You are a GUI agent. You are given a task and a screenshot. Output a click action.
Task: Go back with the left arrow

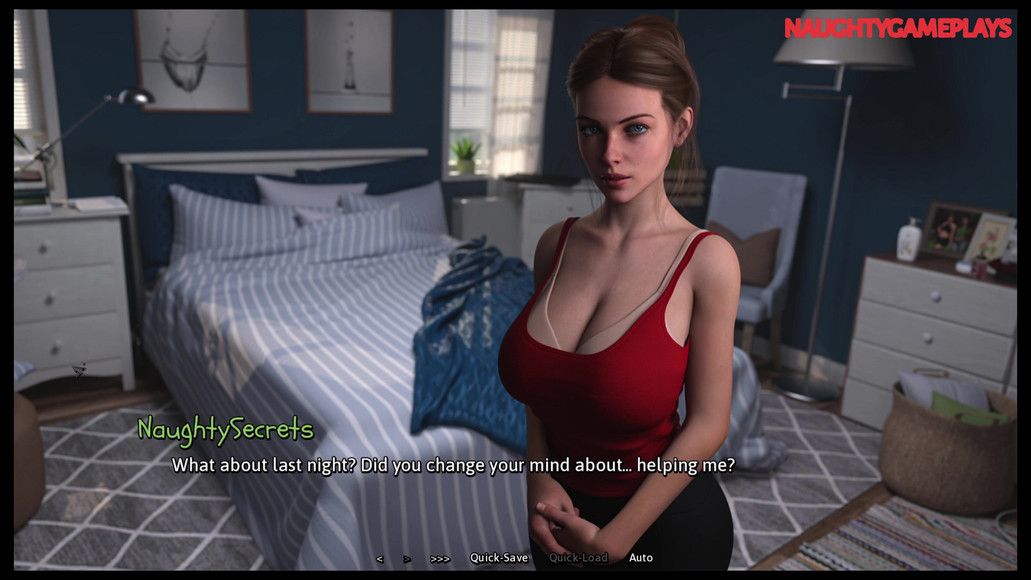pos(379,559)
